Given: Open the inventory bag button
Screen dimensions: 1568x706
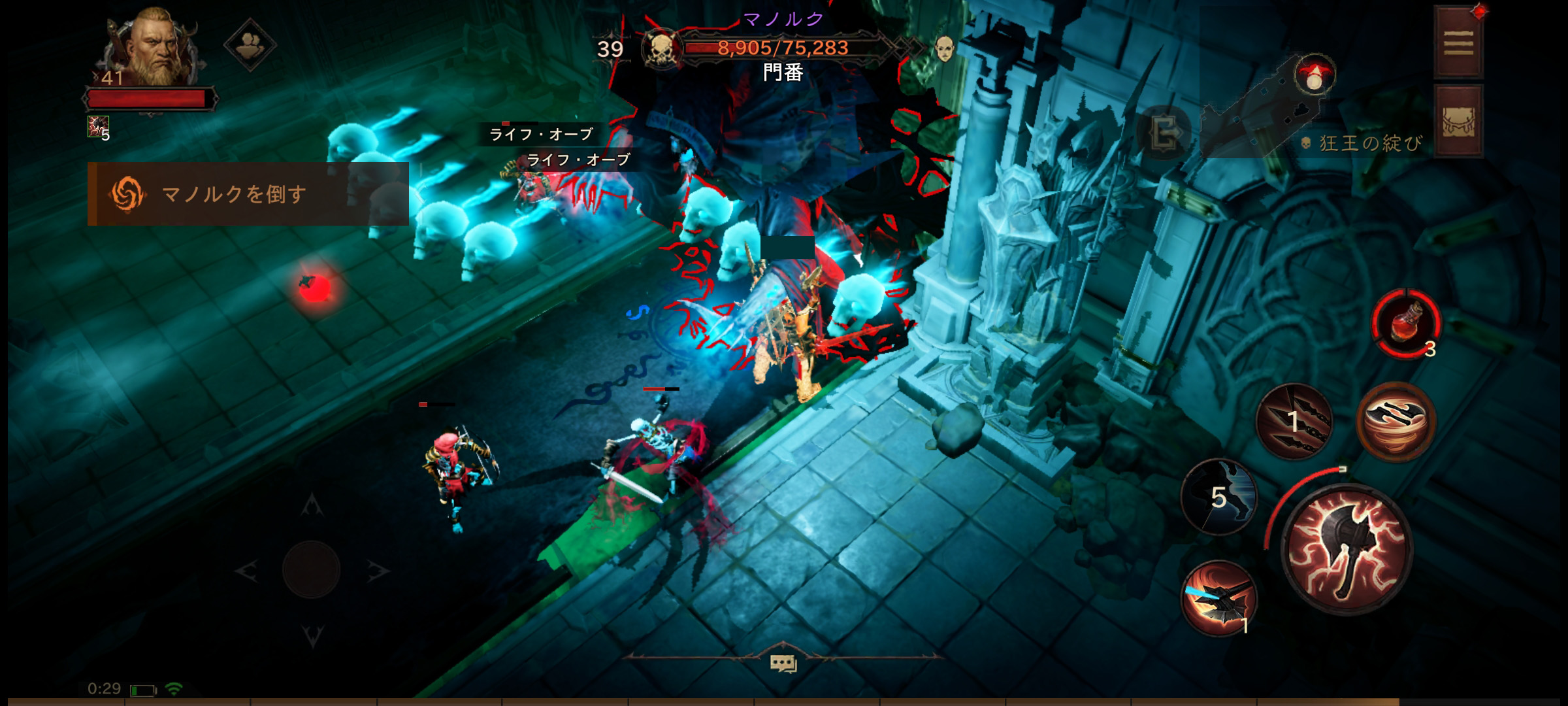Looking at the screenshot, I should click(x=1458, y=122).
